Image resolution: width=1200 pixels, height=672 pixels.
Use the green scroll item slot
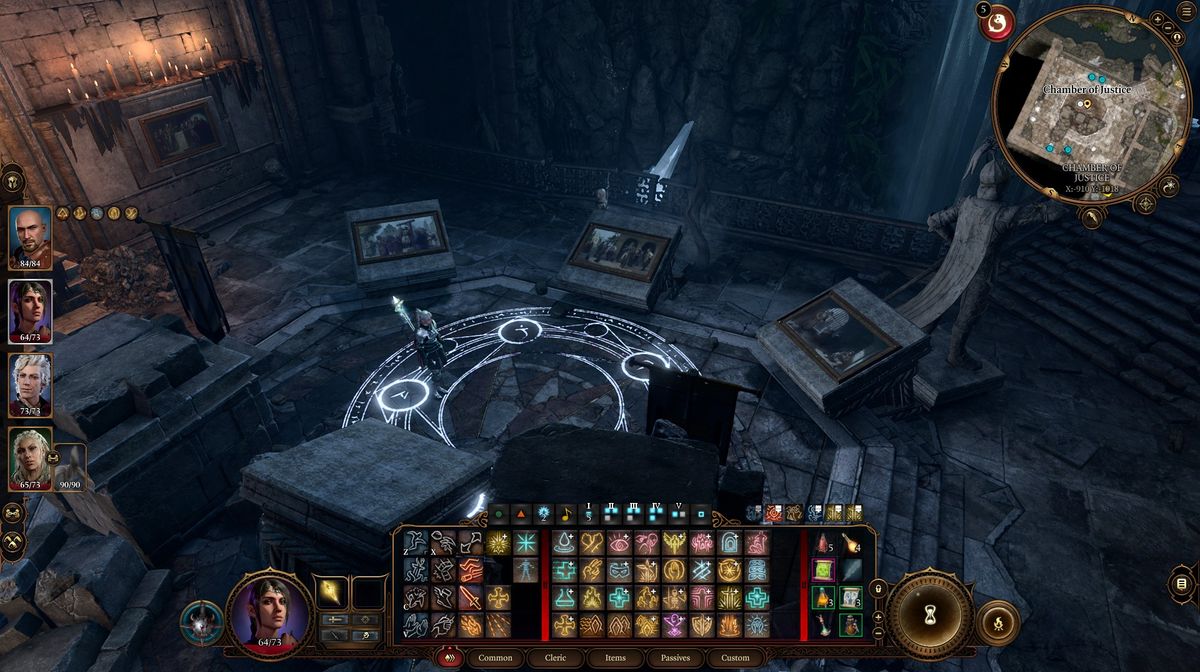click(823, 571)
